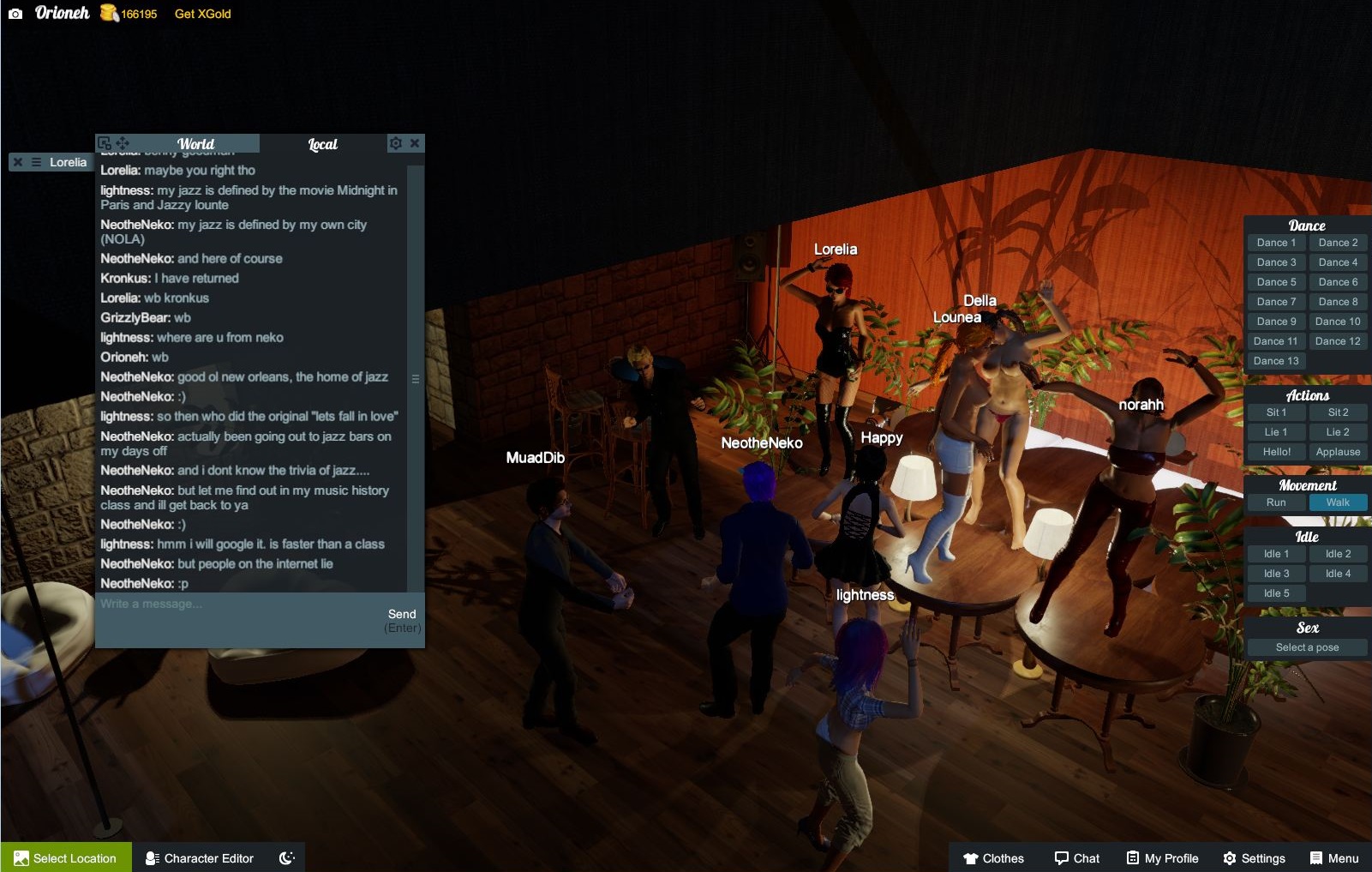Screen dimensions: 1372x872
Task: Open the Select a pose dropdown
Action: pos(1307,647)
